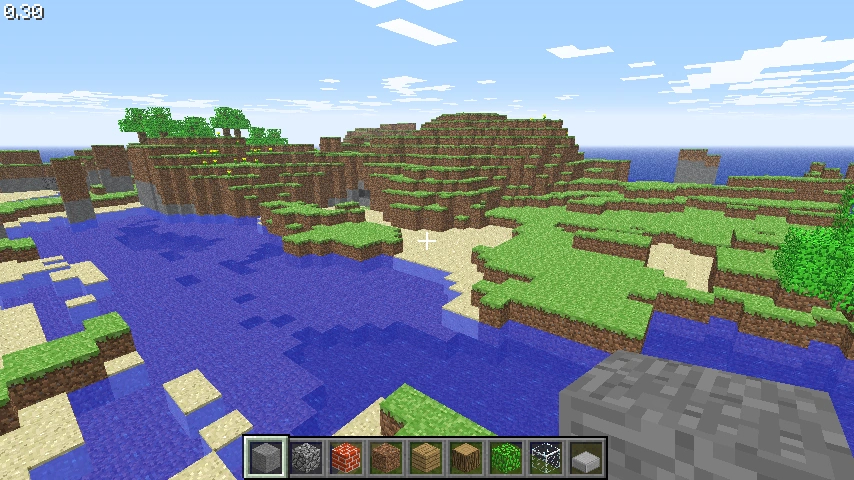Viewport: 854px width, 480px height.
Task: Select the stone slab slot
Action: coord(586,458)
